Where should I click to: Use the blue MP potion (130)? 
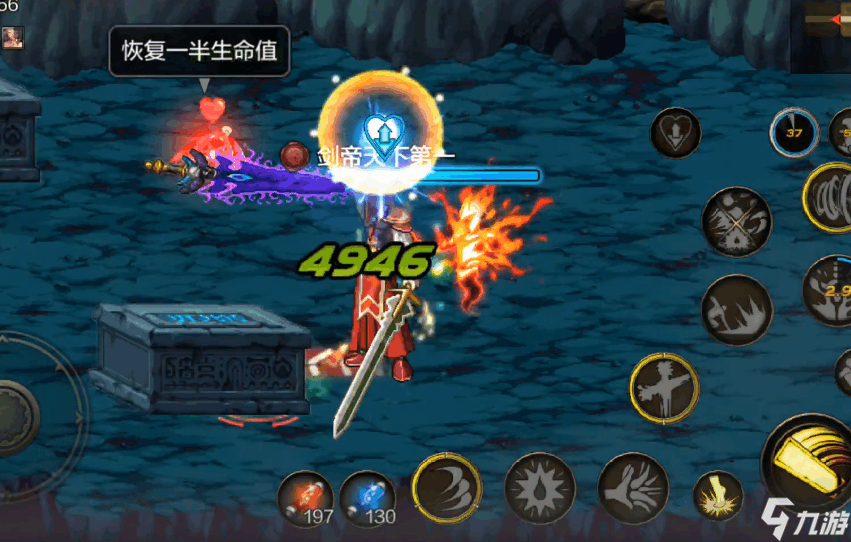pyautogui.click(x=367, y=497)
